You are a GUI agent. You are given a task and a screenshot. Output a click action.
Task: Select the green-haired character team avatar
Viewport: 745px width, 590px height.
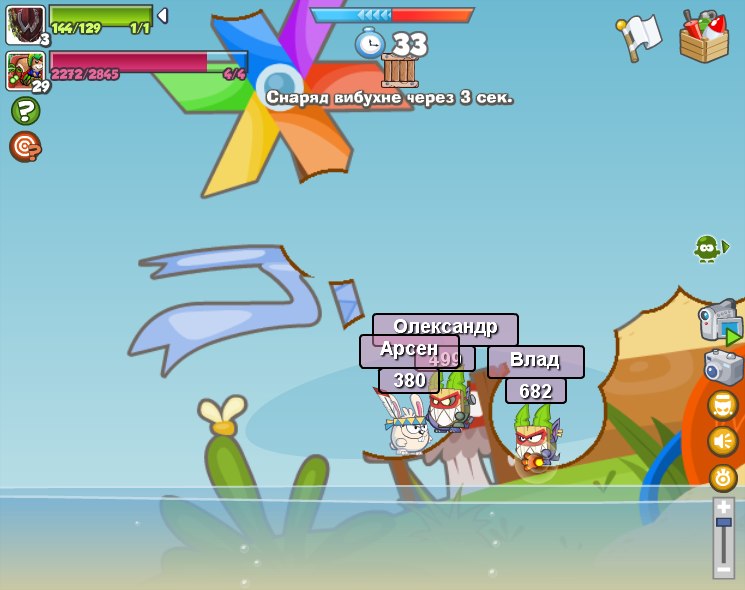(x=25, y=71)
